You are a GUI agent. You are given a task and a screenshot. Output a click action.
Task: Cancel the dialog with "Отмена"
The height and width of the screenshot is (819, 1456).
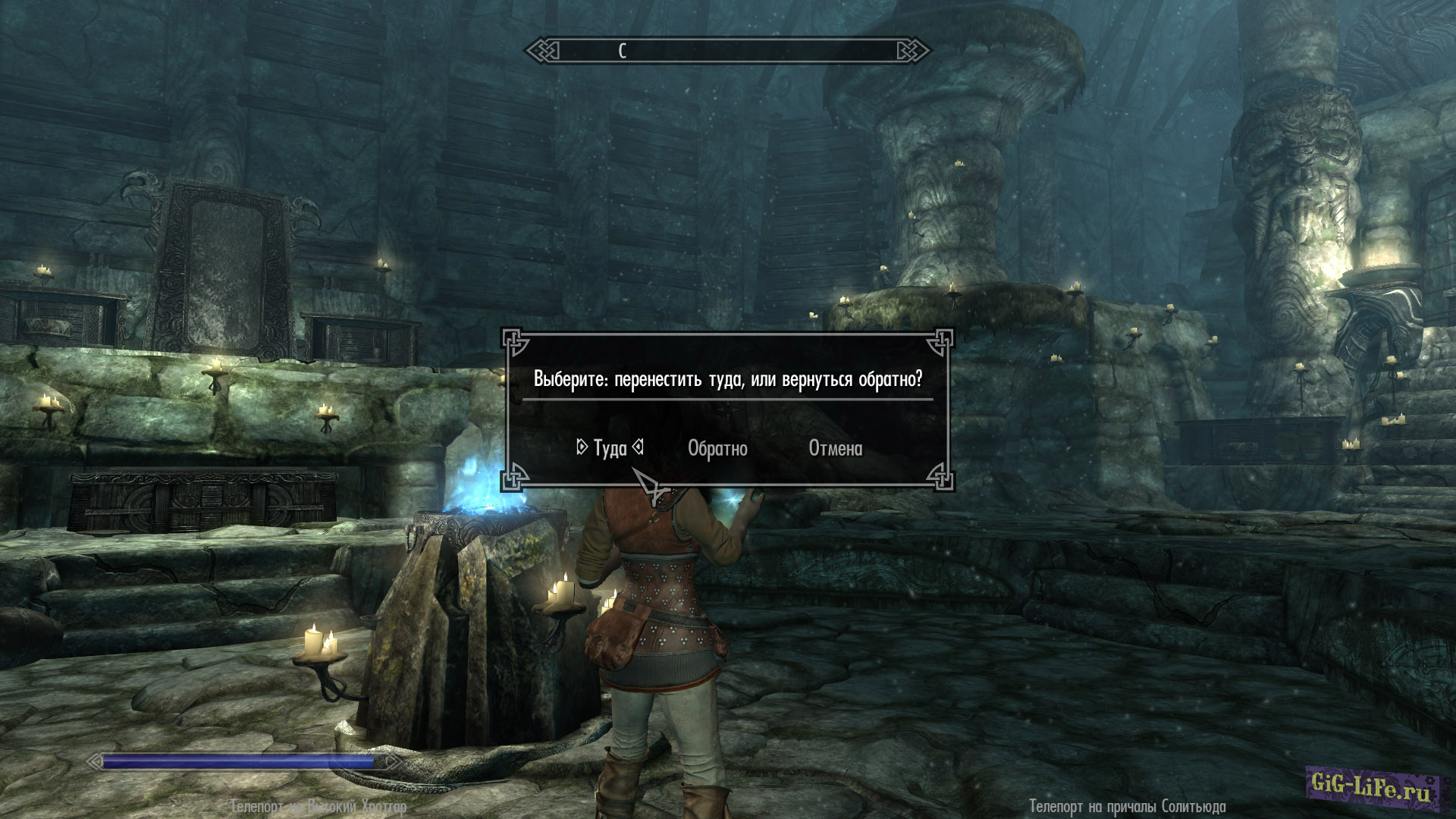pos(835,448)
